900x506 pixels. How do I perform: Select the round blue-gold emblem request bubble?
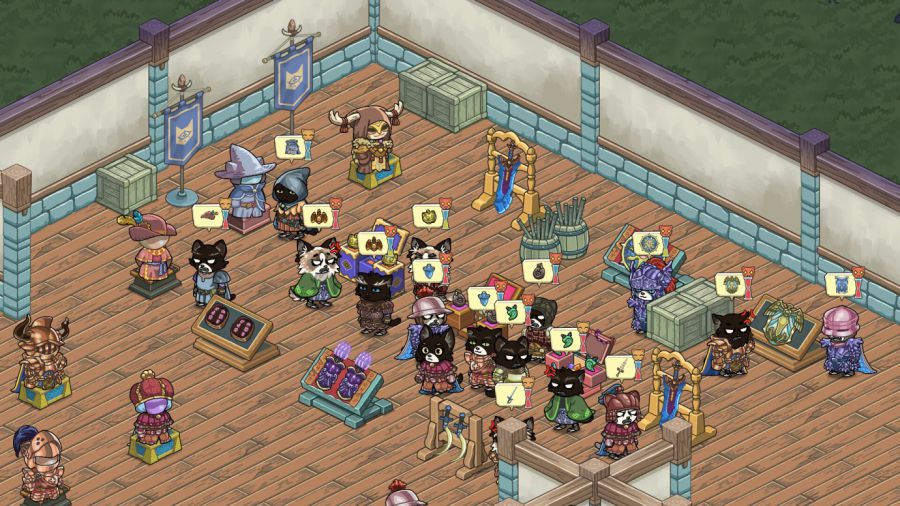645,243
